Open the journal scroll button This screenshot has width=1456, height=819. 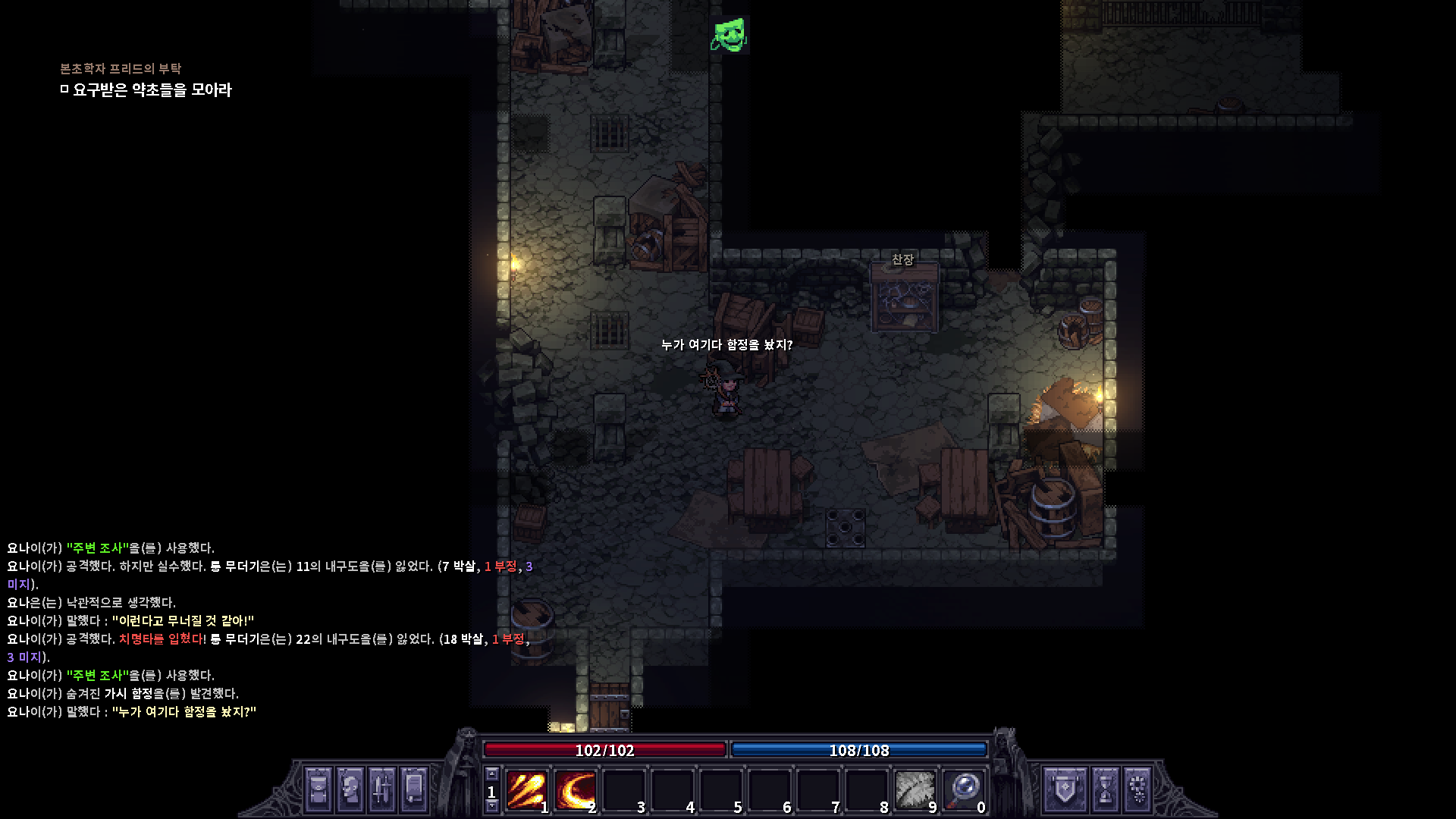click(414, 789)
